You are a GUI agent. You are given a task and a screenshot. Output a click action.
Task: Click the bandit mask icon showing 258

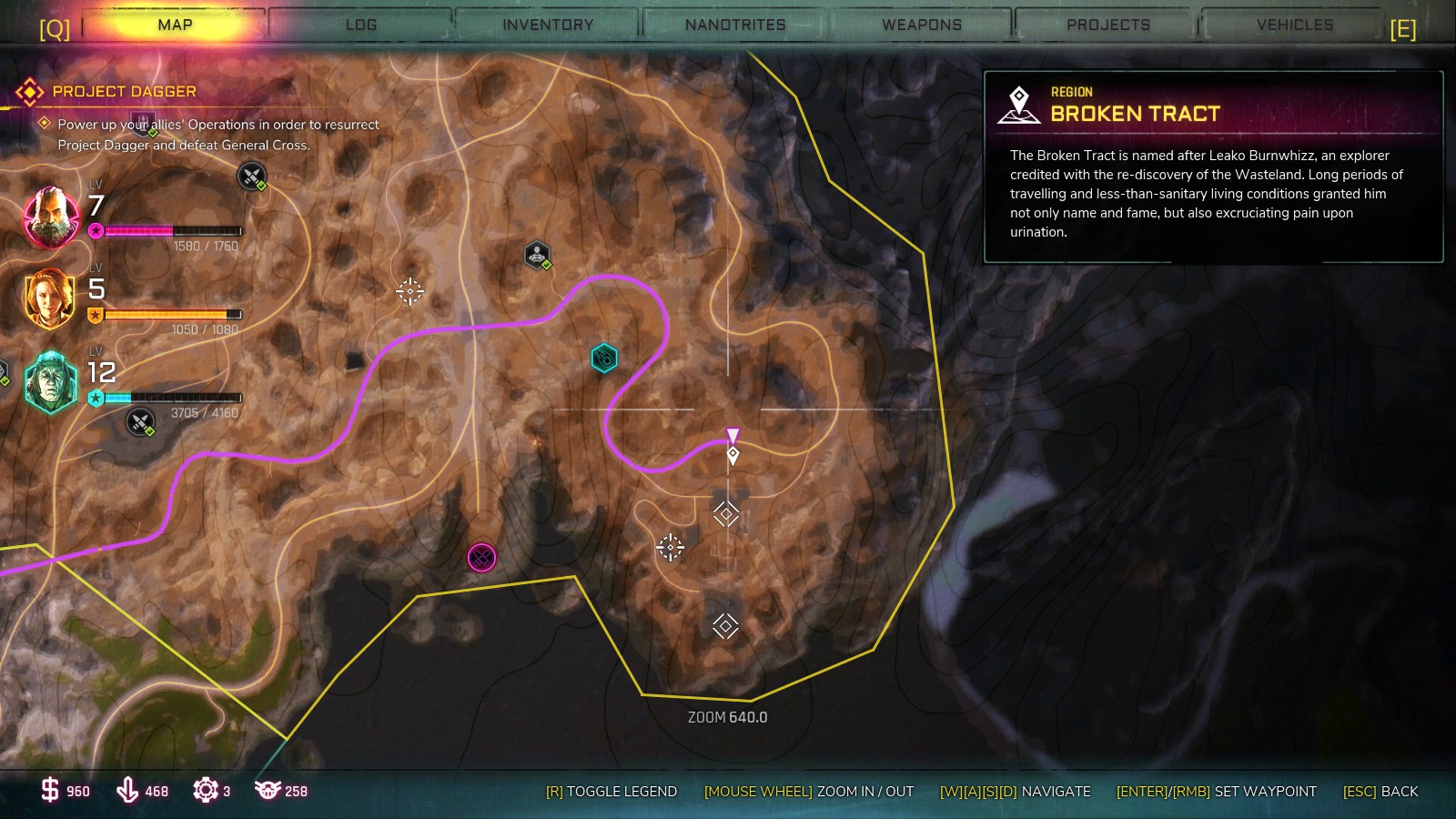pyautogui.click(x=268, y=791)
